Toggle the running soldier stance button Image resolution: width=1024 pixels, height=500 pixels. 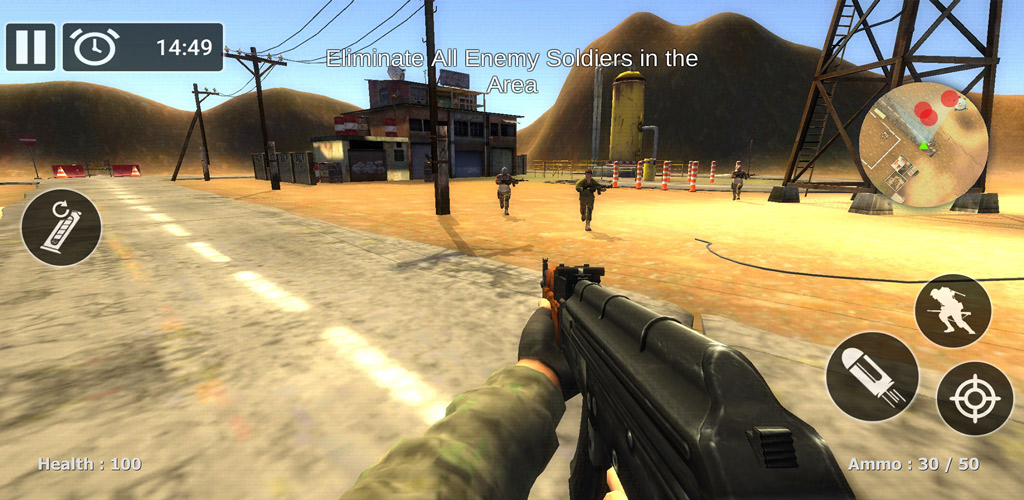click(952, 311)
